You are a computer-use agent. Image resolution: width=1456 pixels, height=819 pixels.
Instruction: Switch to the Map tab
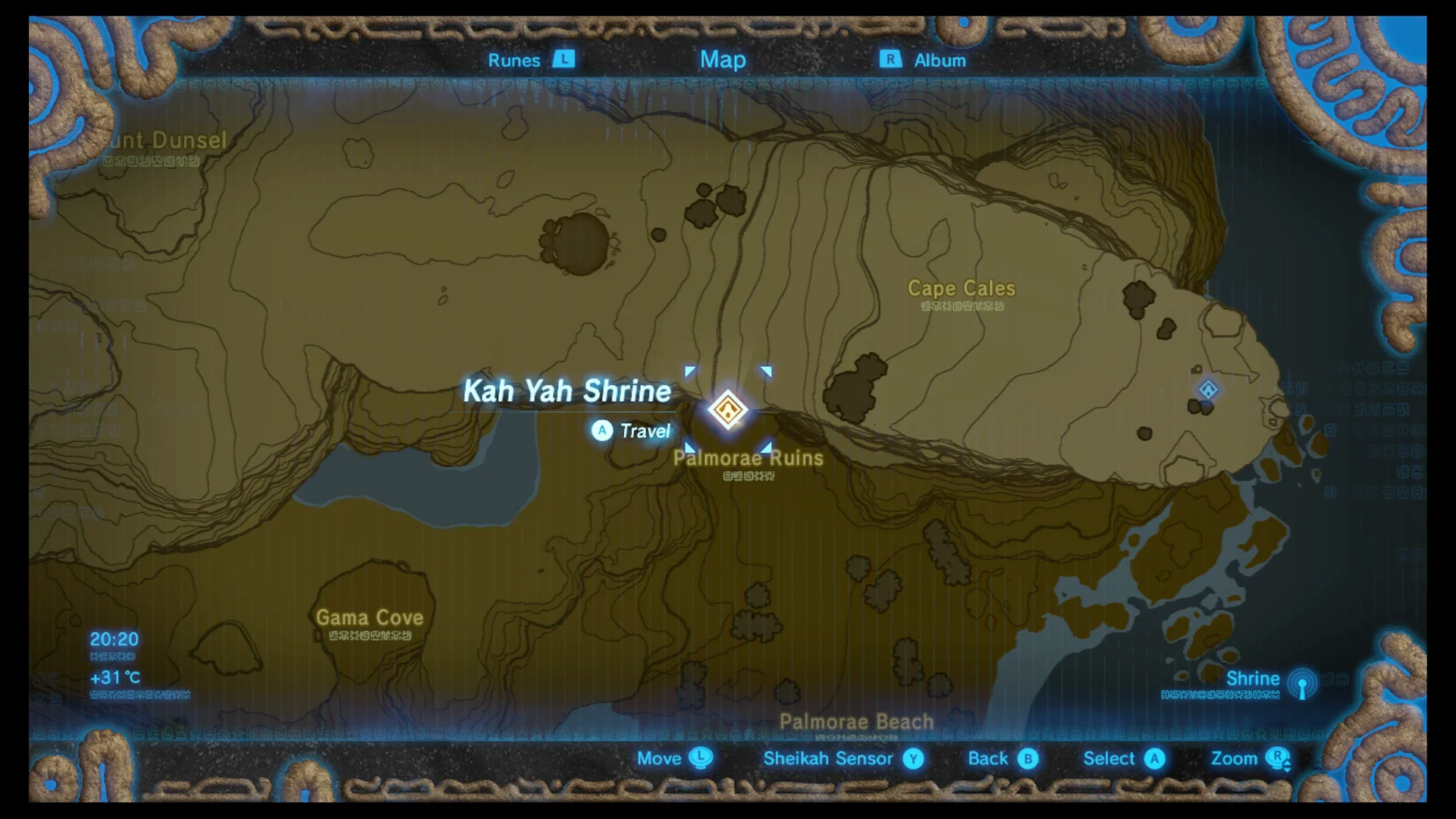pyautogui.click(x=722, y=60)
